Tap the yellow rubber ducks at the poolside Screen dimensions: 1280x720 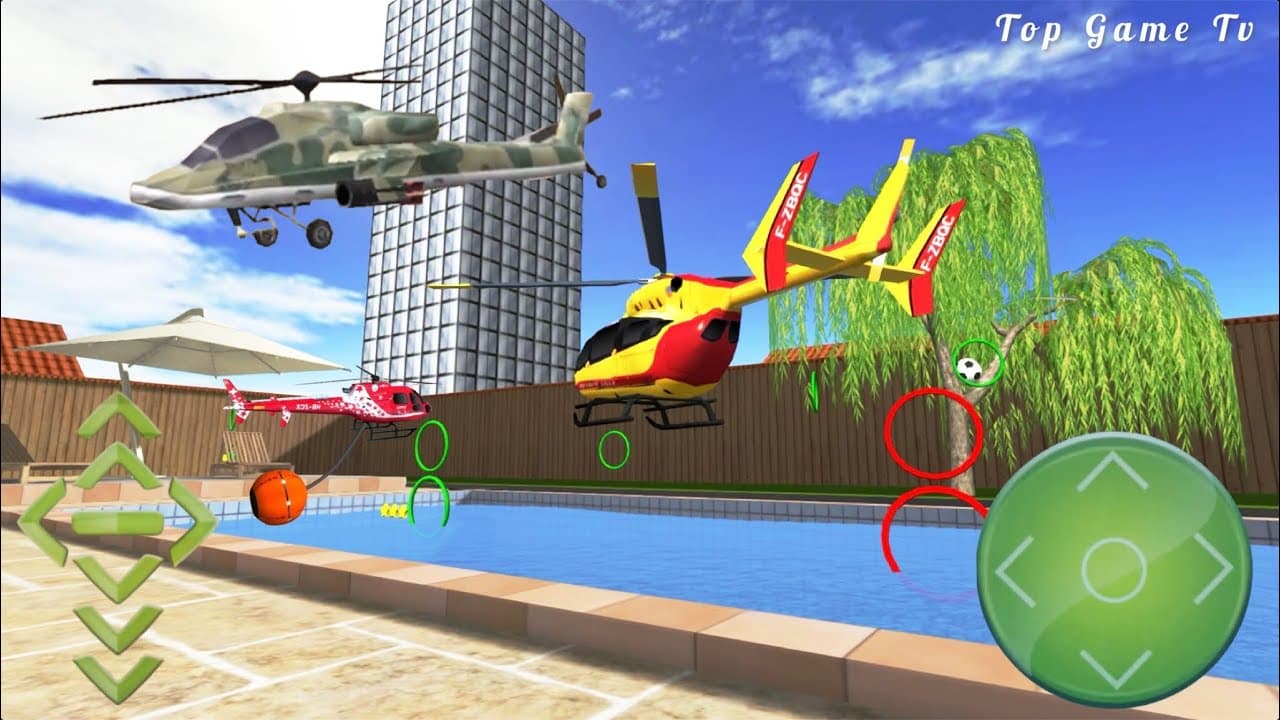pyautogui.click(x=392, y=513)
